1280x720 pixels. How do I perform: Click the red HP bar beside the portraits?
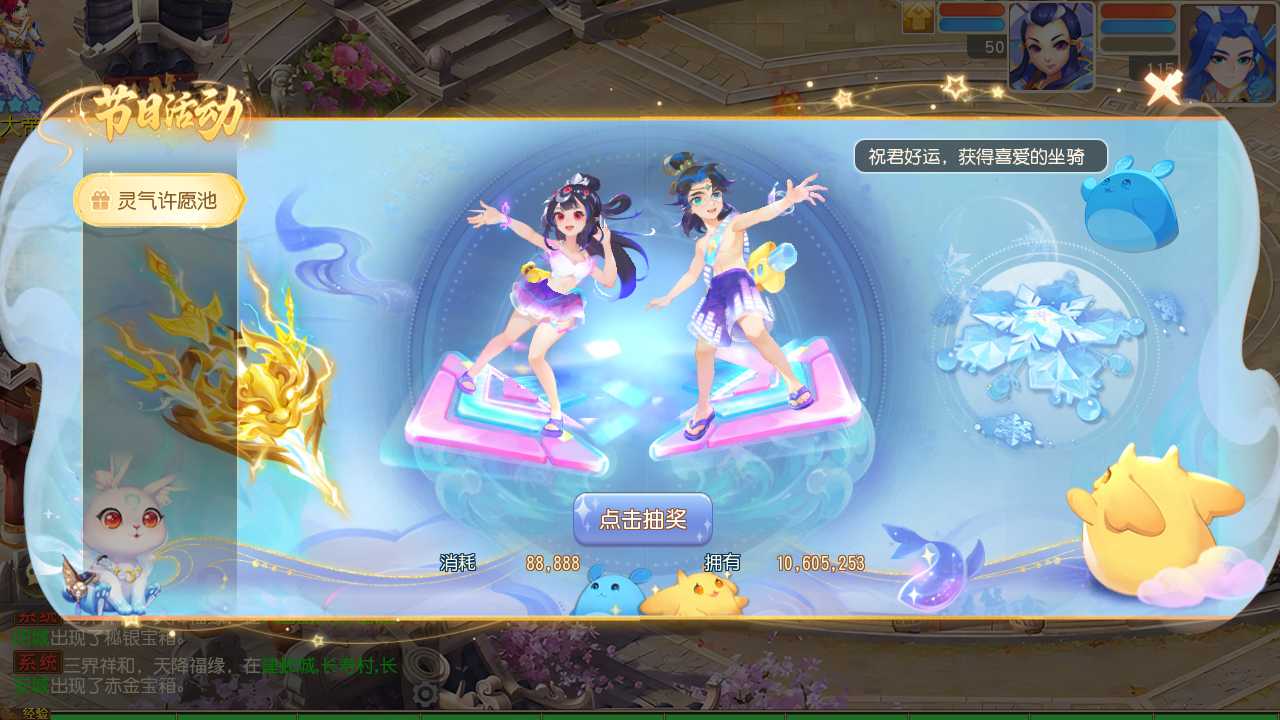point(972,11)
